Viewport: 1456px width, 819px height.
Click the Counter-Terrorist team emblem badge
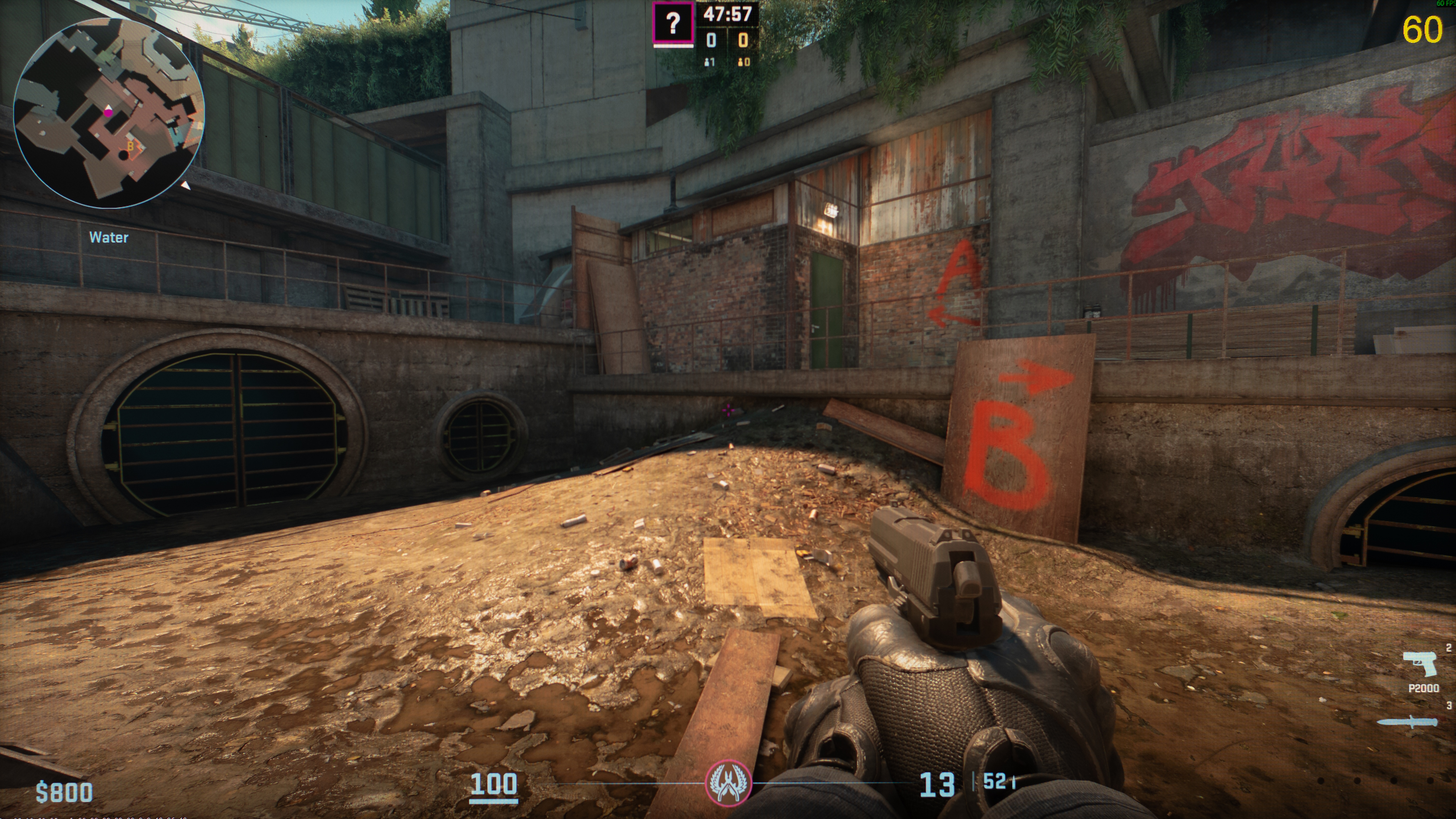728,783
